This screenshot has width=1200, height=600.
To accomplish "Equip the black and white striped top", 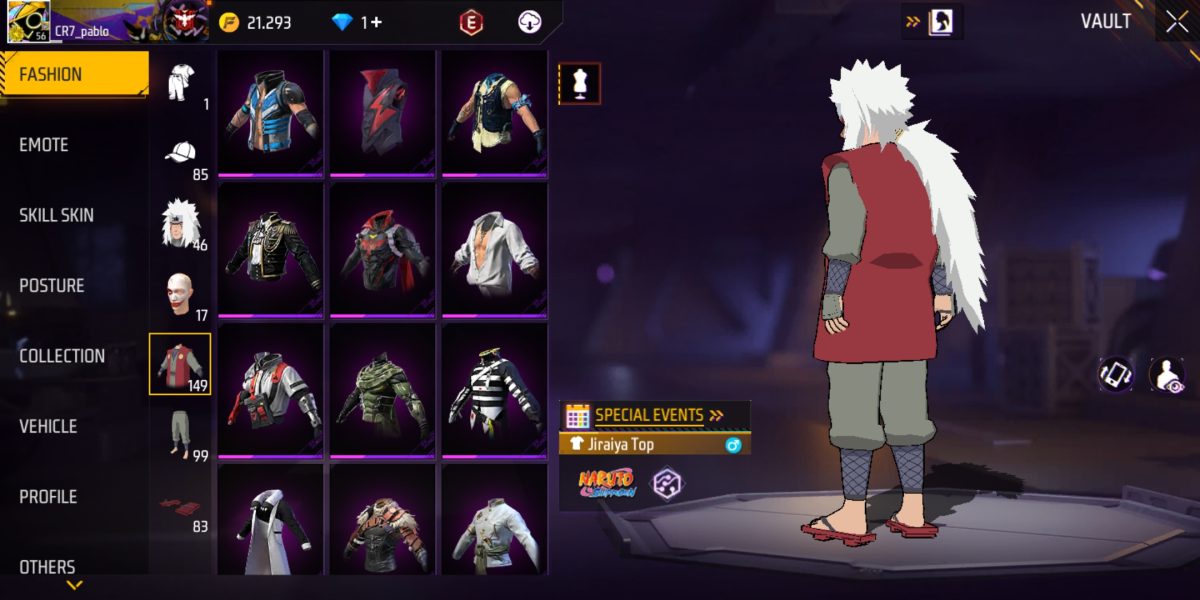I will (x=494, y=391).
